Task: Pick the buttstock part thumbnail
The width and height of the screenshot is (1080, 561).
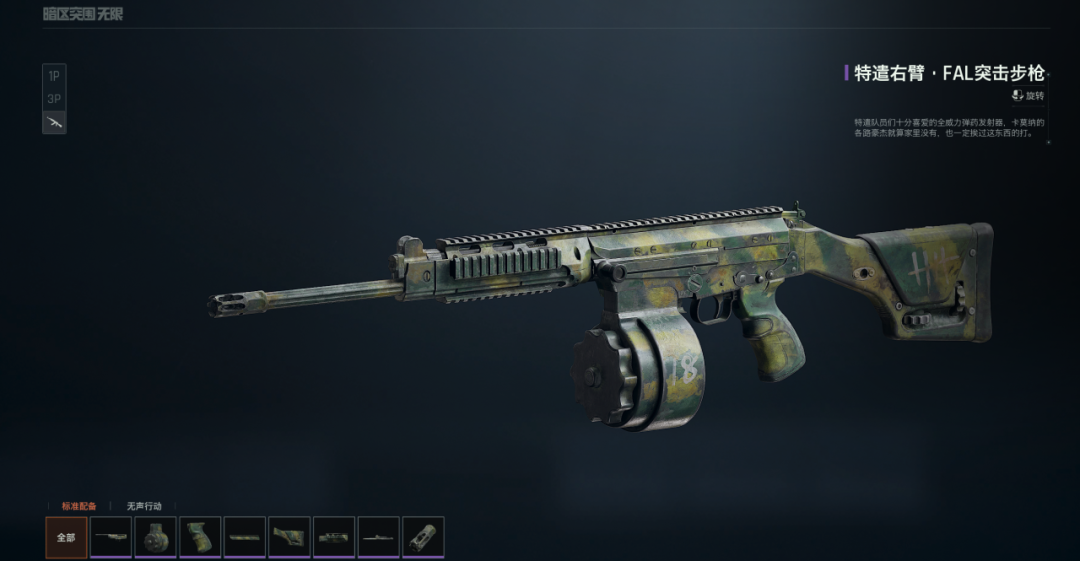Action: click(290, 537)
